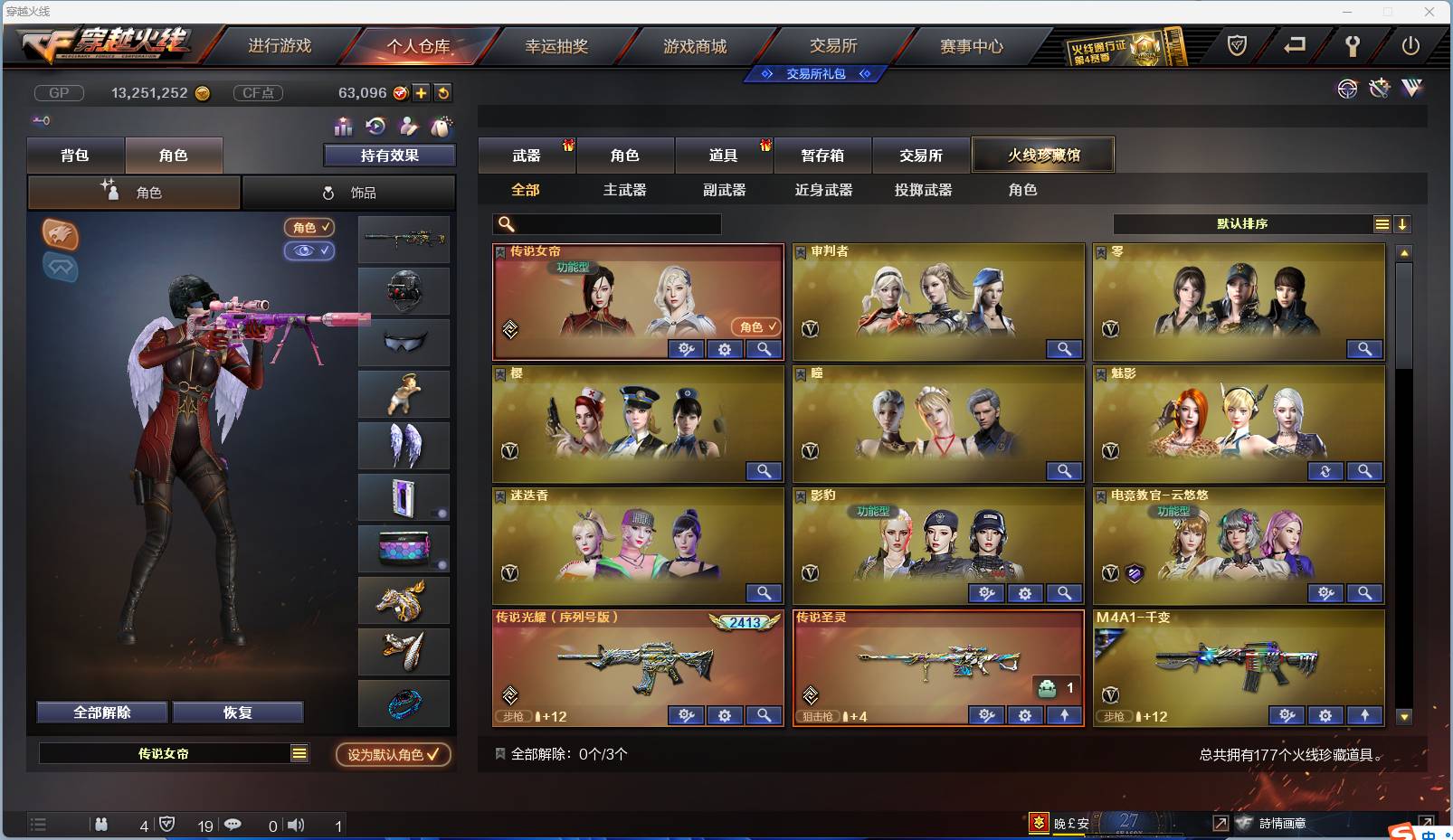Click the 恢复 button below the character preview

239,712
